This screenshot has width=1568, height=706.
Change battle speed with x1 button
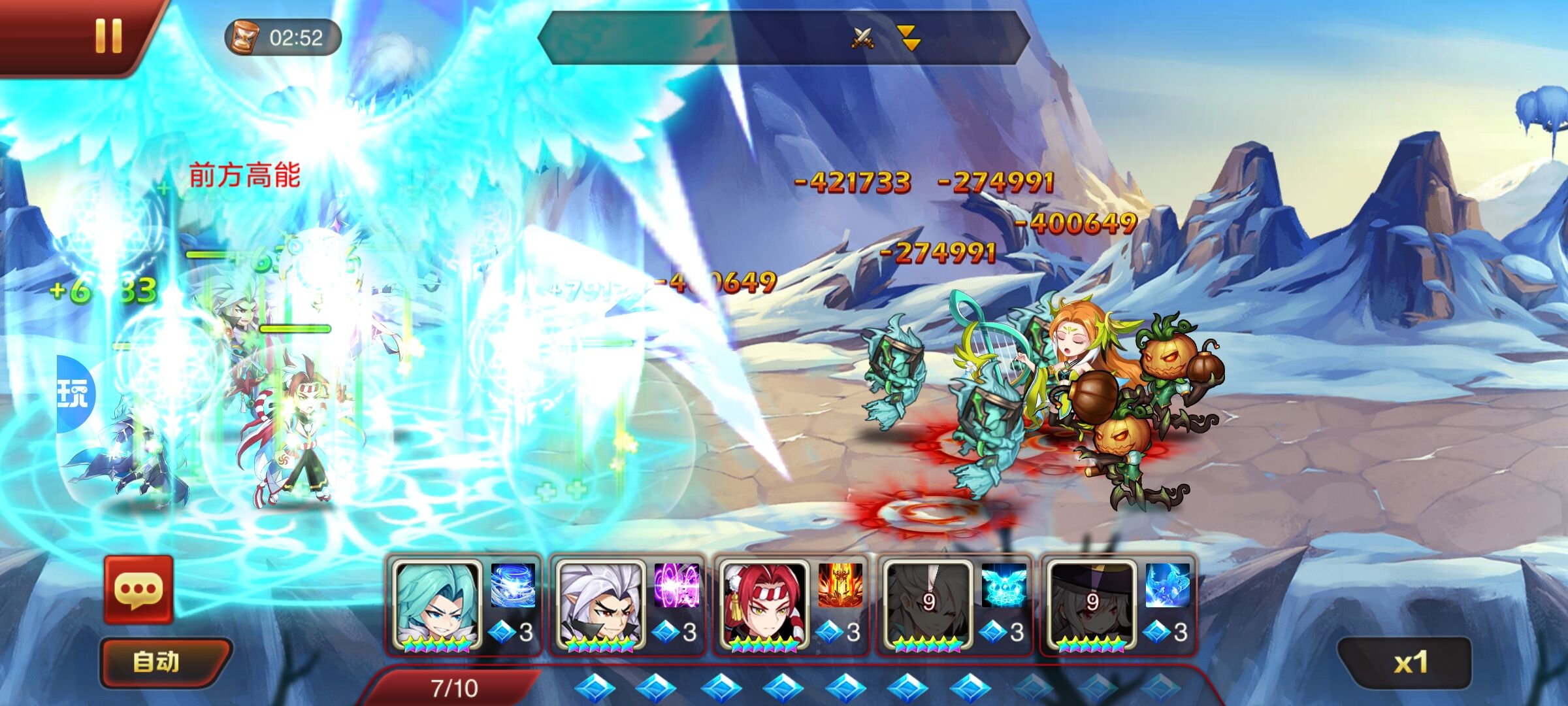click(x=1410, y=663)
